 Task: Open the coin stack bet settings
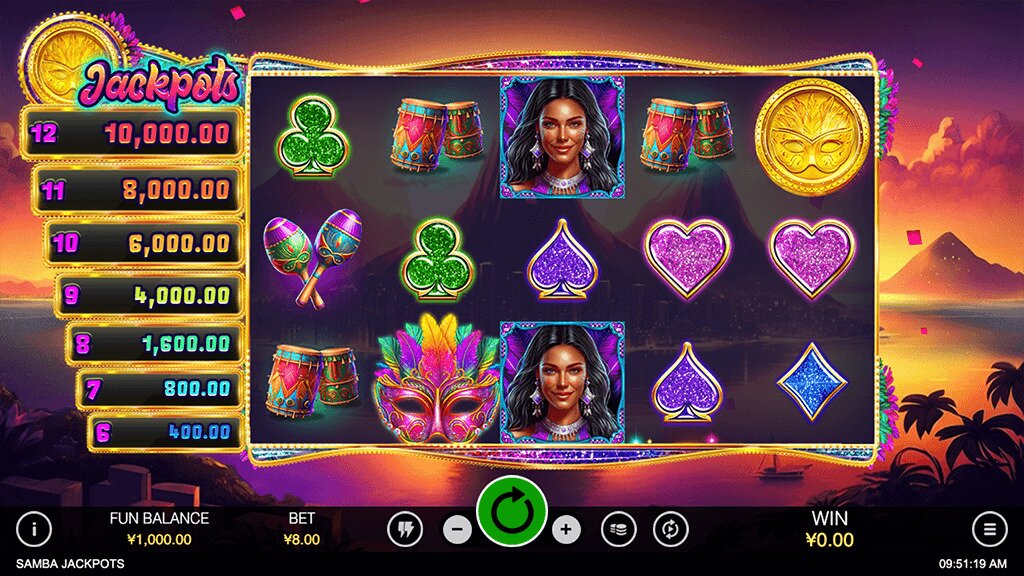tap(618, 529)
